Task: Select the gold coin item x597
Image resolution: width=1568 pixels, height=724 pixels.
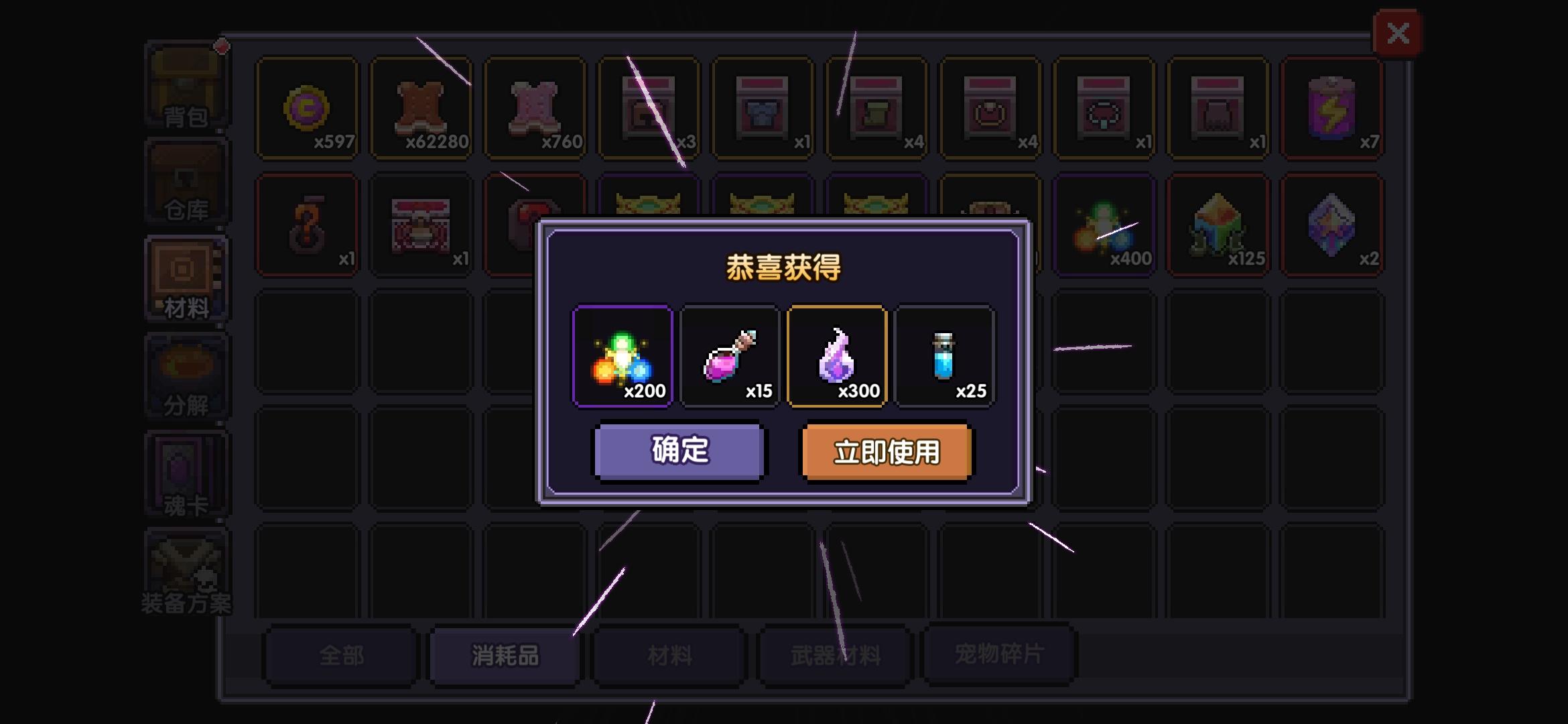Action: tap(309, 109)
